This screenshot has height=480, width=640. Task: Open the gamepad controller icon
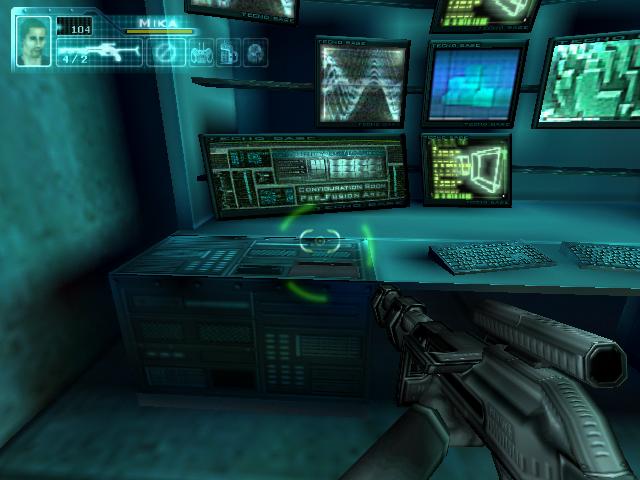pos(200,53)
